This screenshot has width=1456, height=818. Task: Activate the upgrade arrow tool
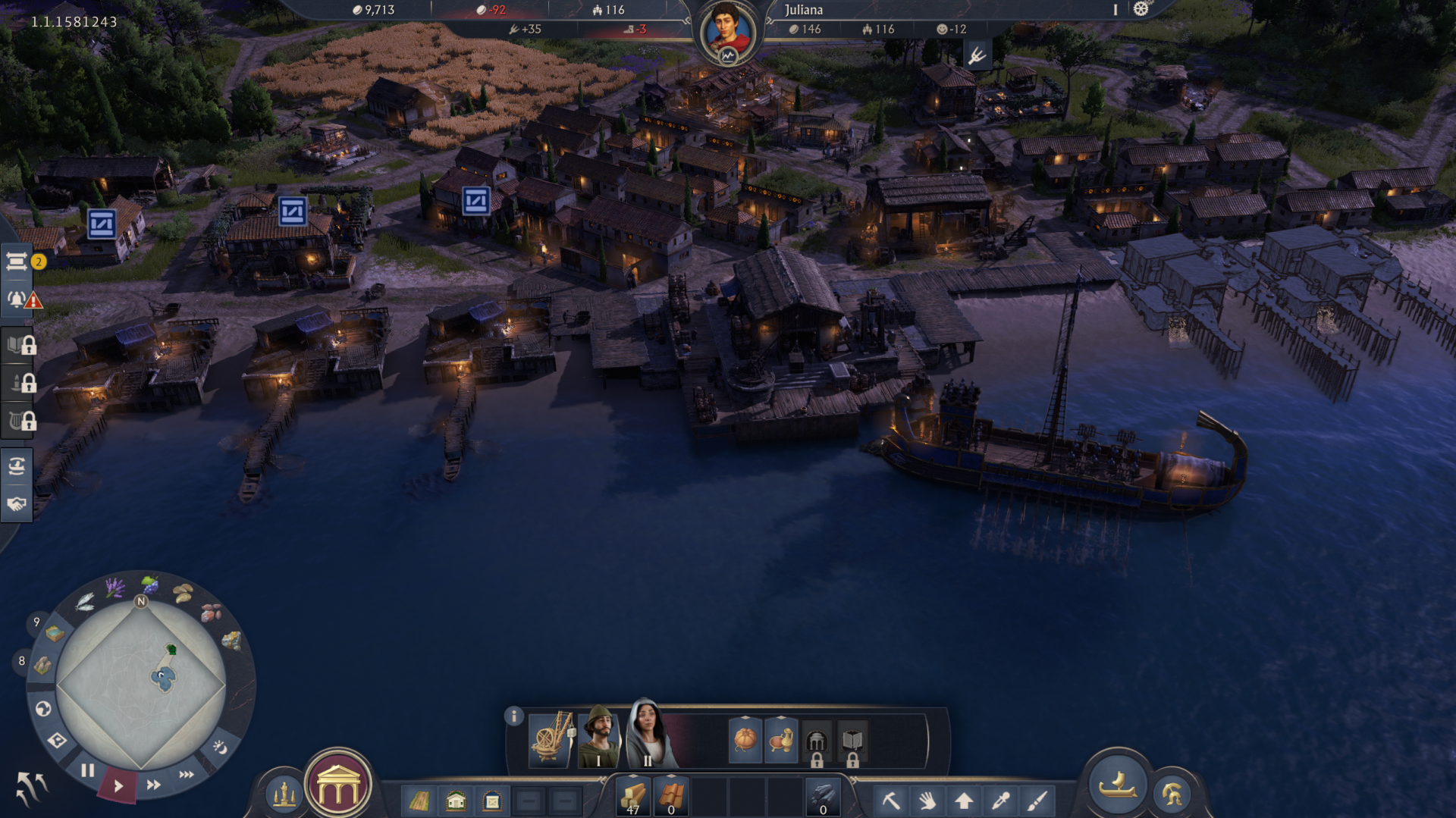pyautogui.click(x=964, y=800)
